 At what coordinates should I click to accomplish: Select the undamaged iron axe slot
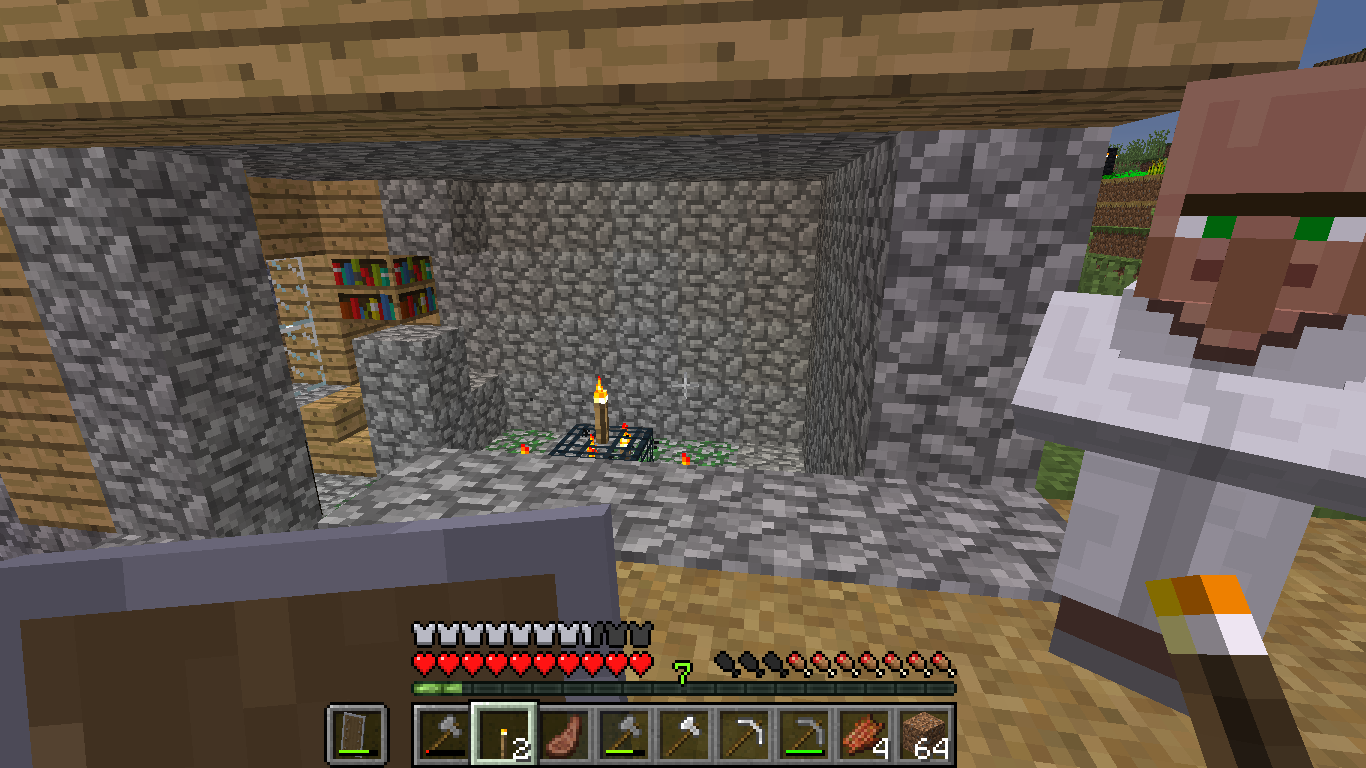click(684, 734)
